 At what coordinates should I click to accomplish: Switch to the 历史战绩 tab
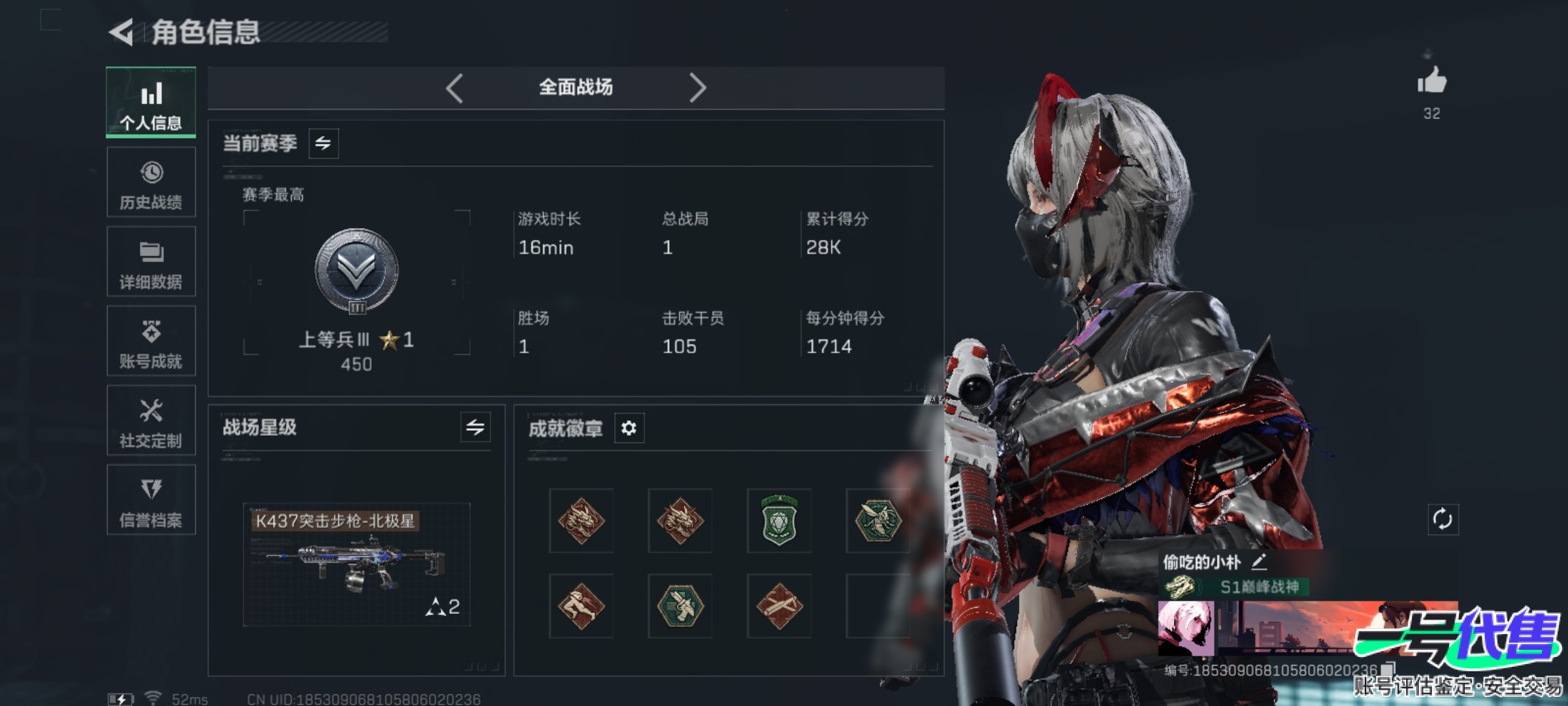[151, 182]
